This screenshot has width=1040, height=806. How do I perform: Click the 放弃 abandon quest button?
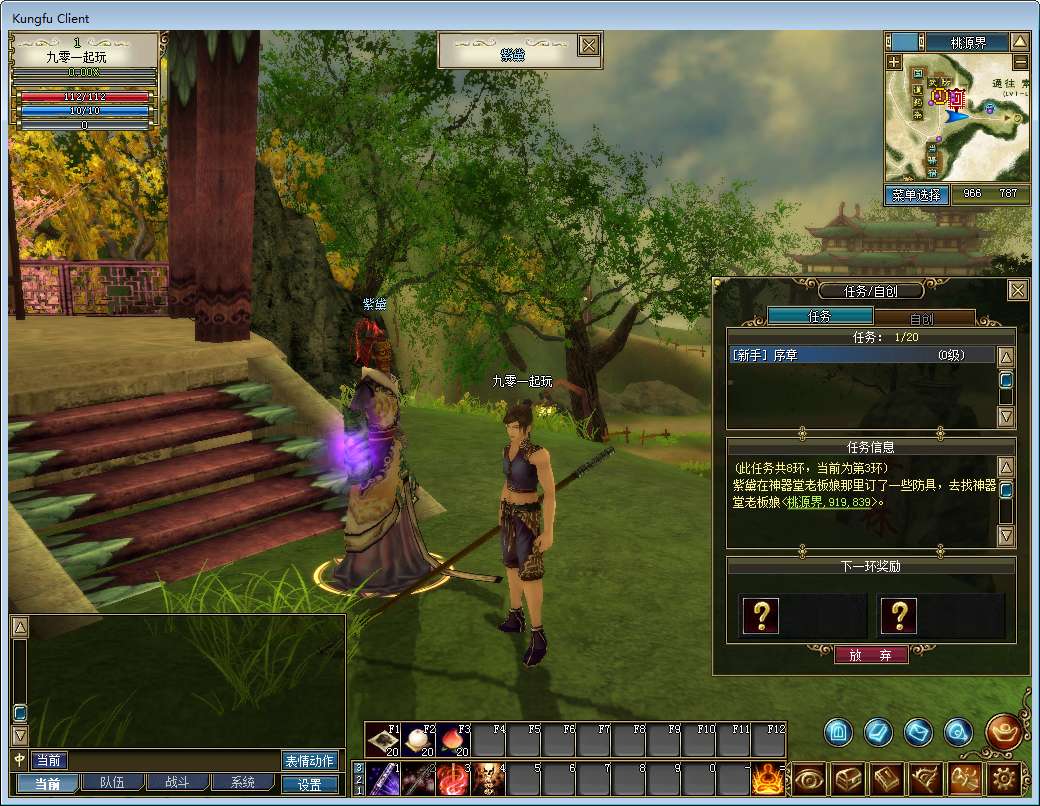click(x=871, y=655)
